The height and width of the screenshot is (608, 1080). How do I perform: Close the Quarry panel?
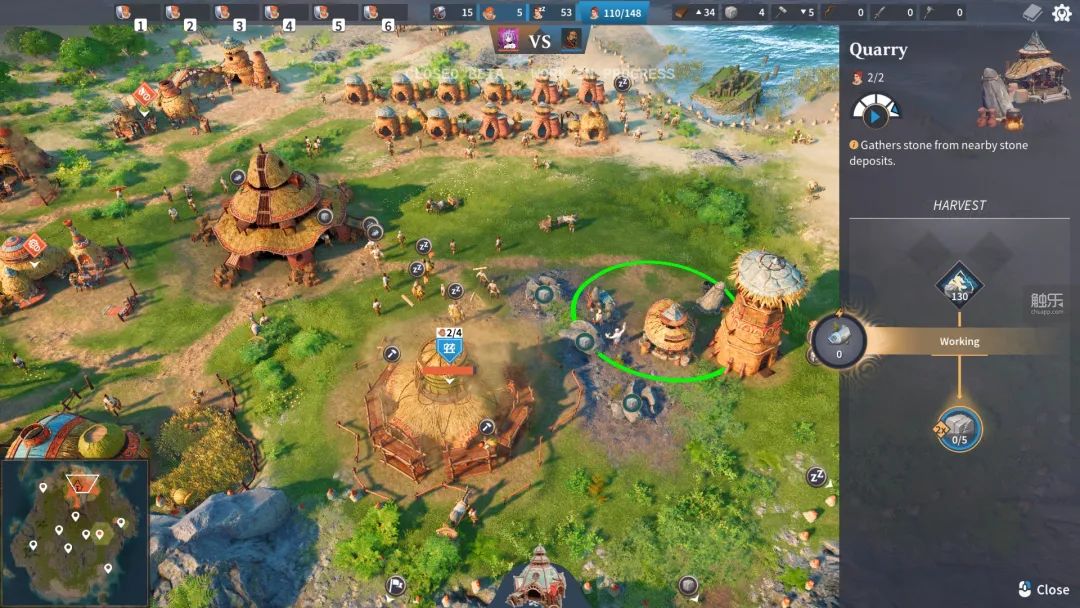coord(1043,589)
